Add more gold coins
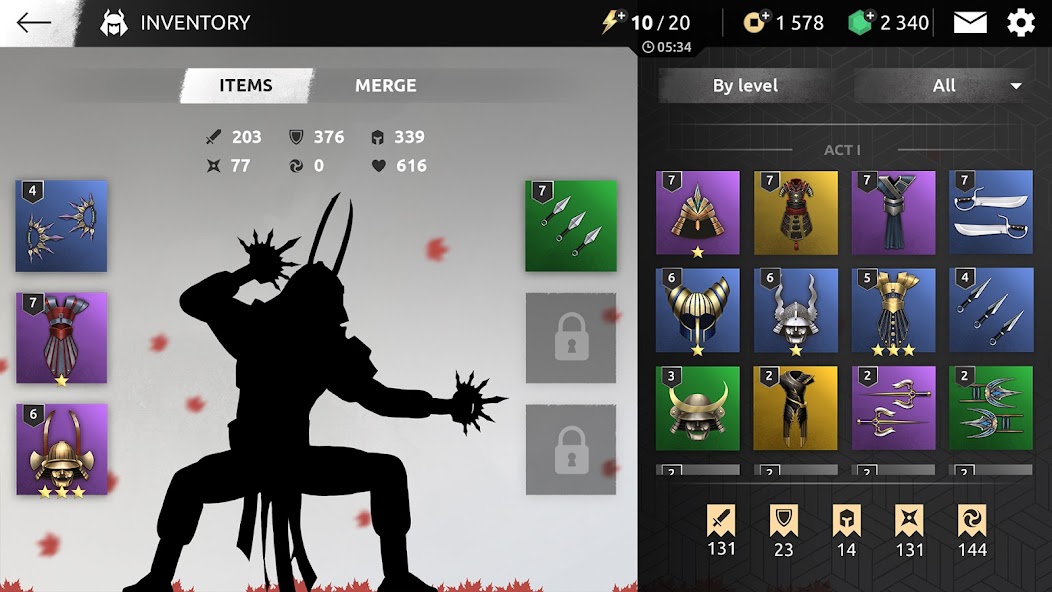The image size is (1052, 592). click(x=756, y=22)
